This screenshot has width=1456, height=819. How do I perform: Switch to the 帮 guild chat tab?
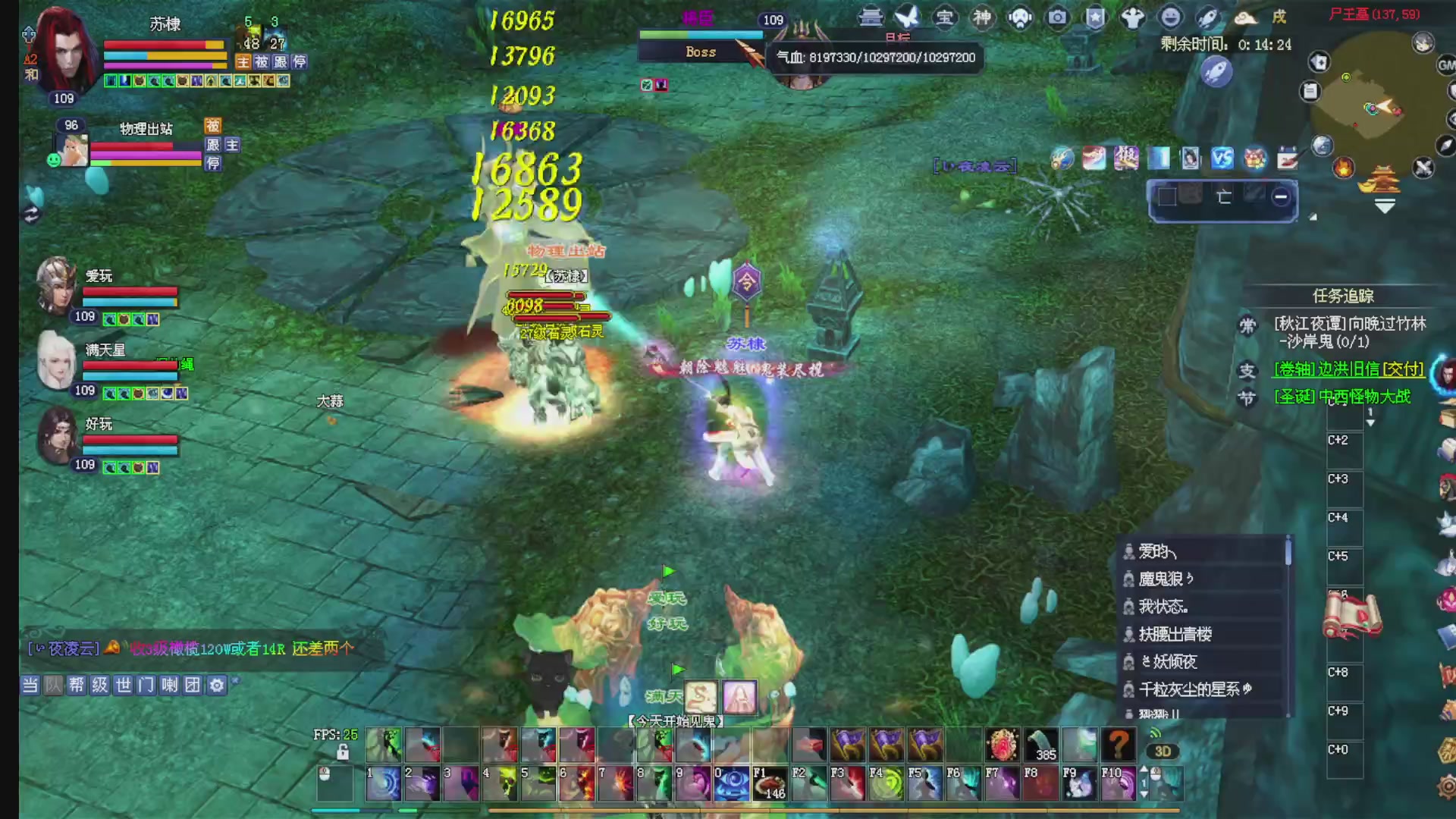click(77, 686)
